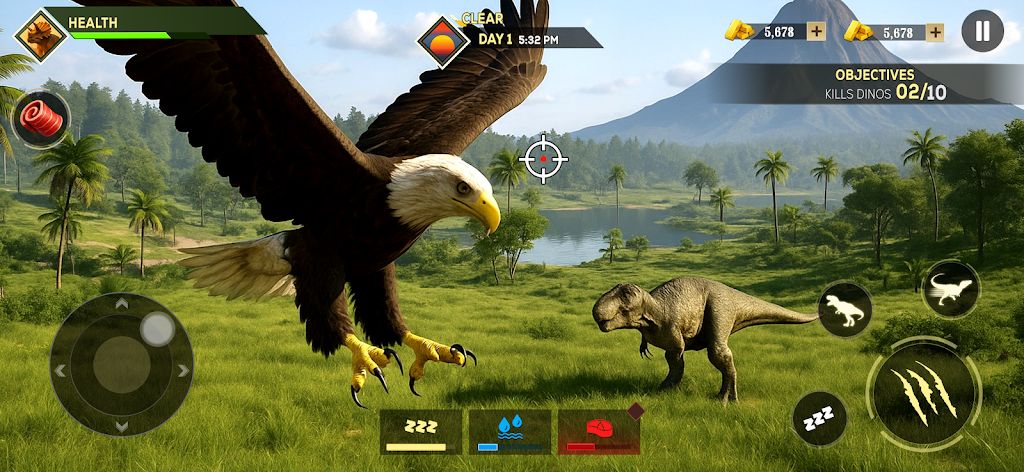1024x472 pixels.
Task: Tap the sleep Zzz round button
Action: click(x=820, y=418)
